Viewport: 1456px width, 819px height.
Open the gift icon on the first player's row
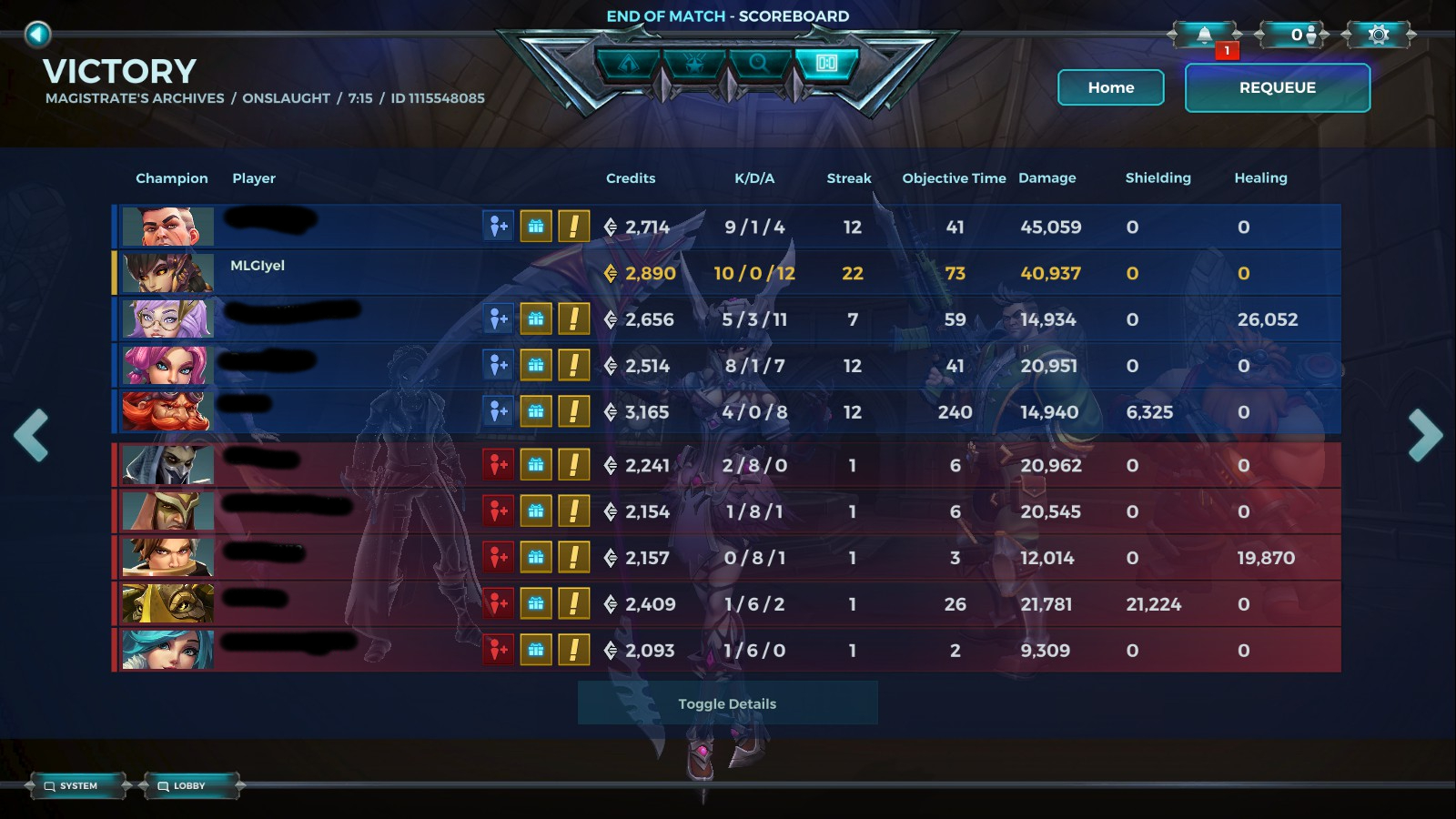(536, 227)
